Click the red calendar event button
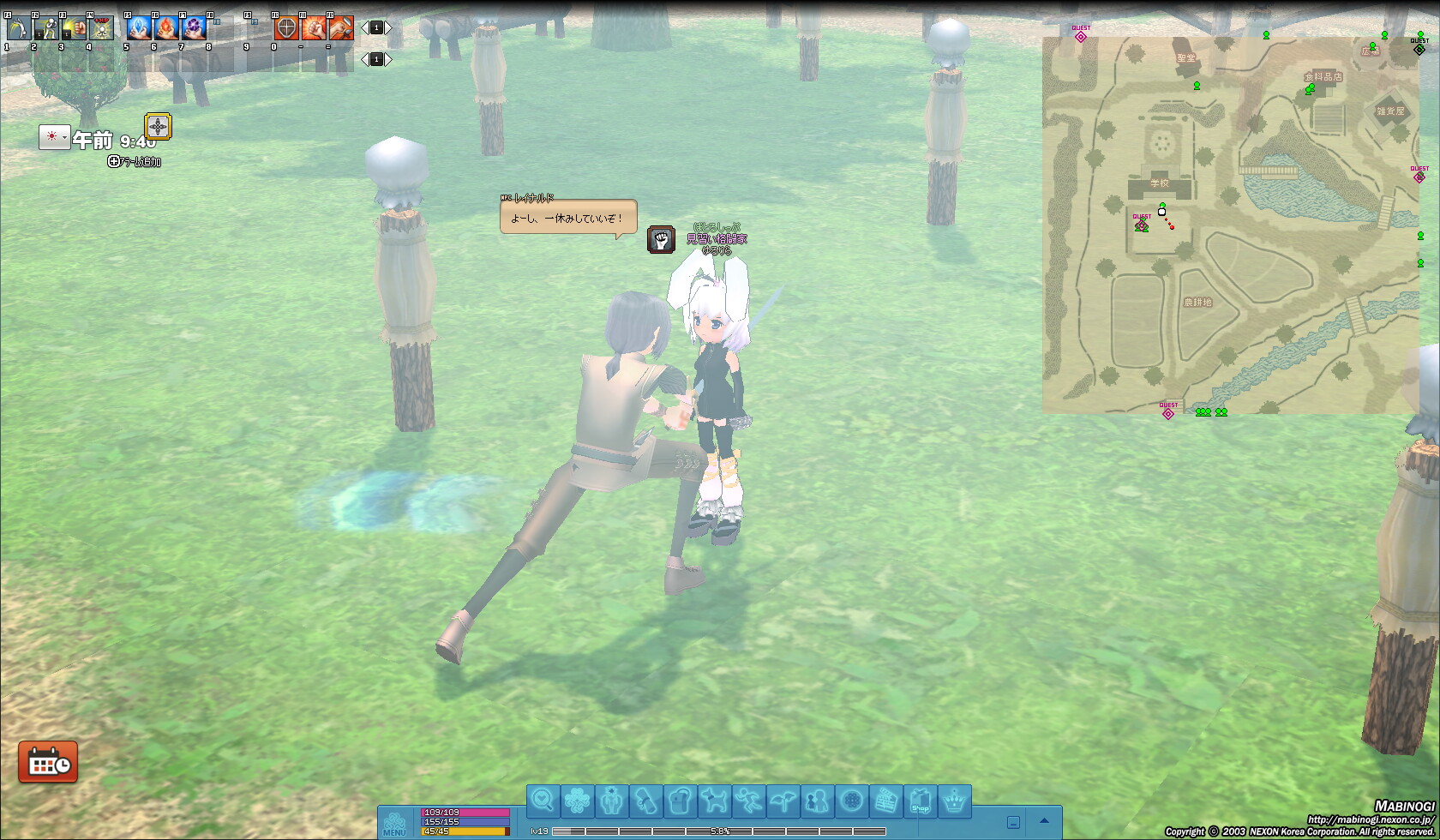1440x840 pixels. click(48, 762)
